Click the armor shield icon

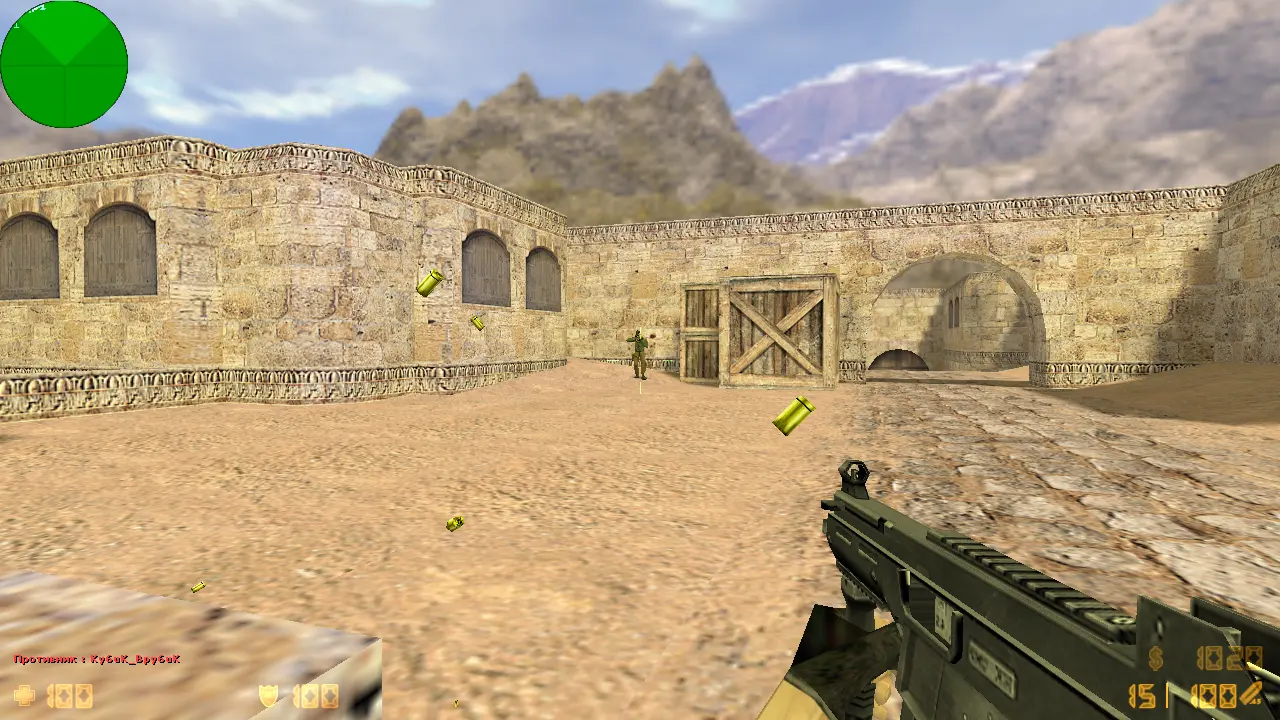[269, 695]
